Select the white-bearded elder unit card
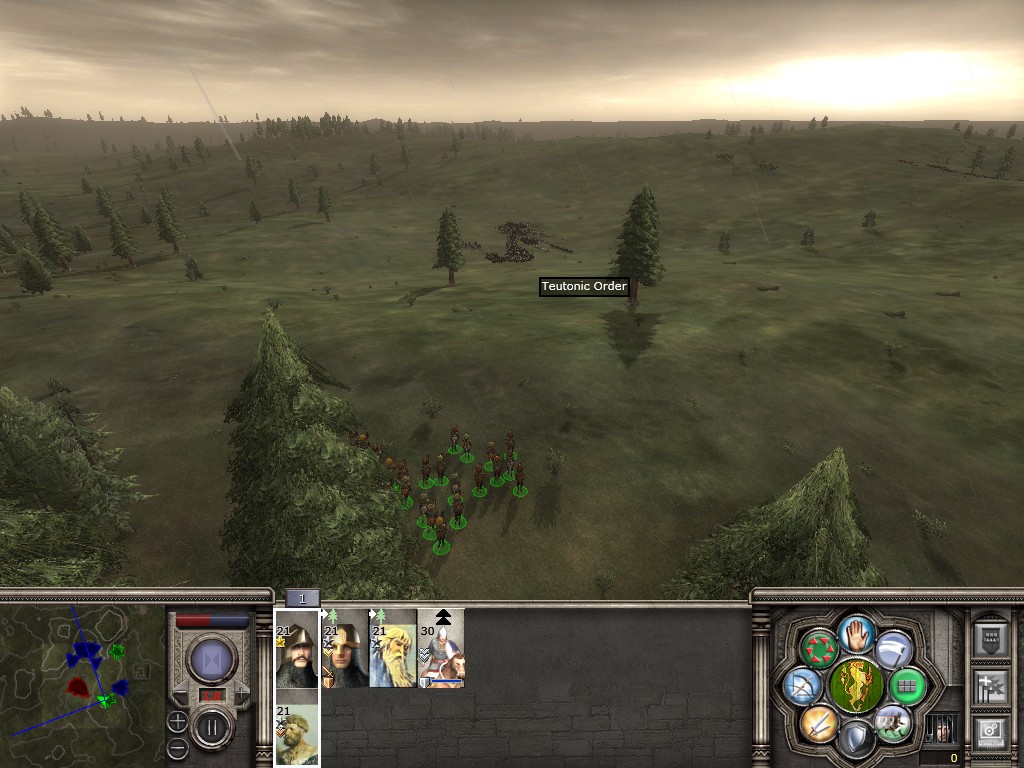The height and width of the screenshot is (768, 1024). (393, 648)
